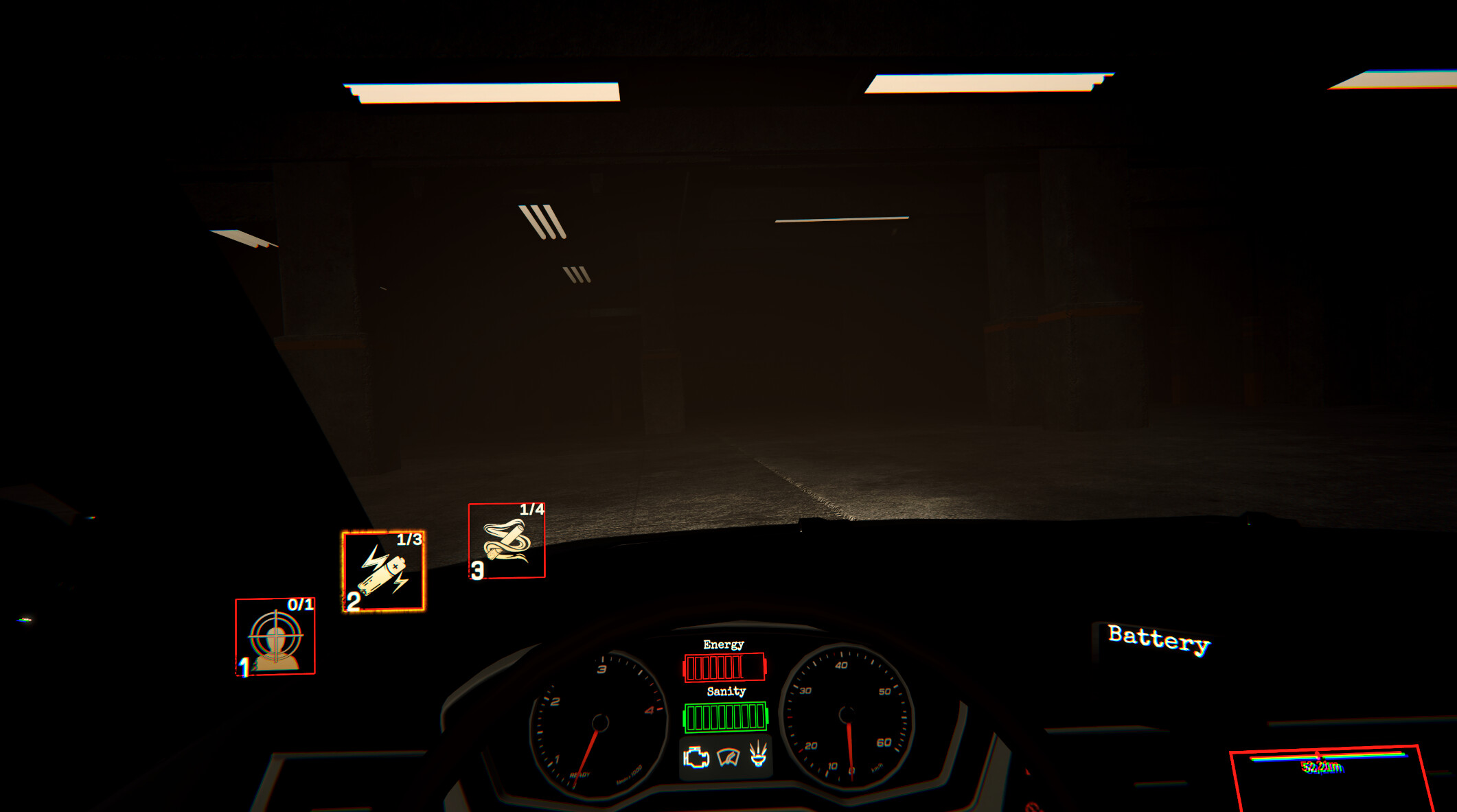Viewport: 1457px width, 812px height.
Task: Toggle the engine using the engine symbol
Action: (696, 758)
